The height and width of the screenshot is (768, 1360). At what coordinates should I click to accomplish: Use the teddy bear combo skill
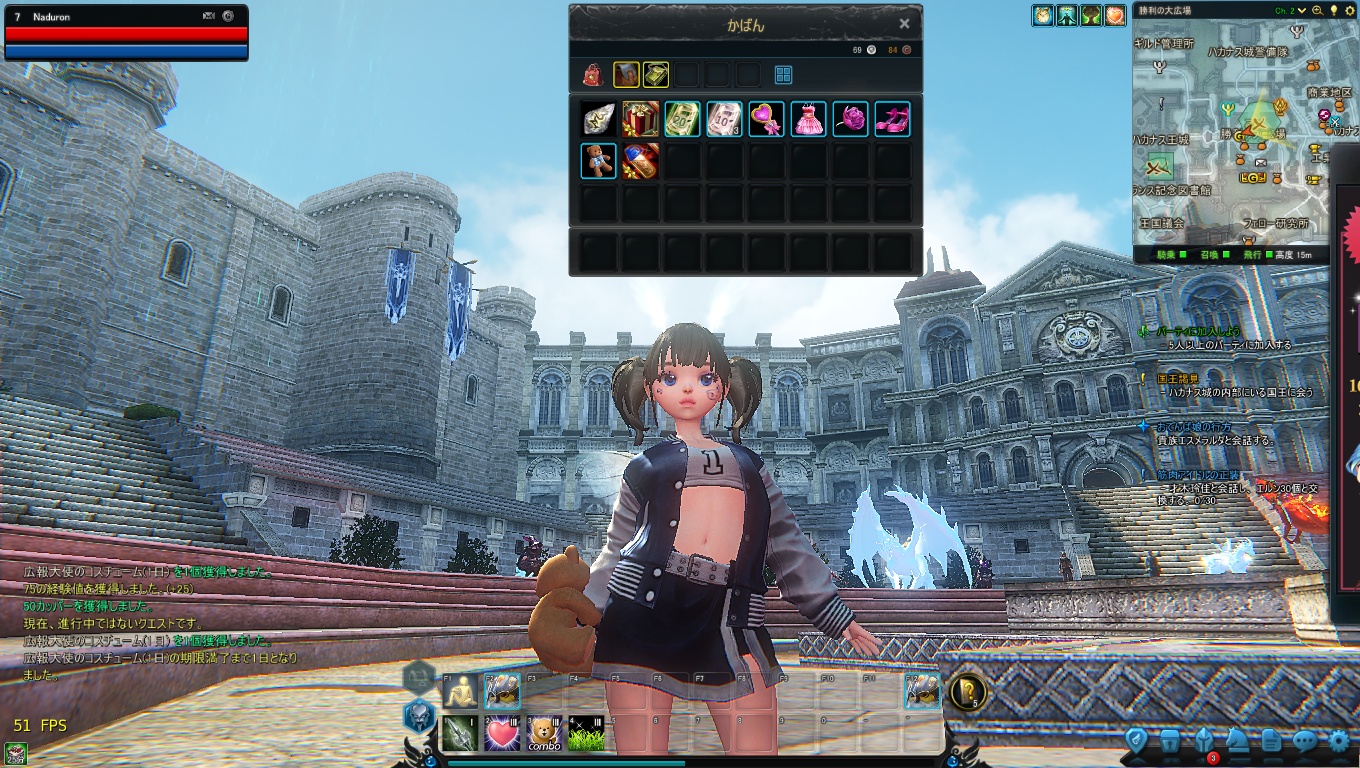click(544, 733)
